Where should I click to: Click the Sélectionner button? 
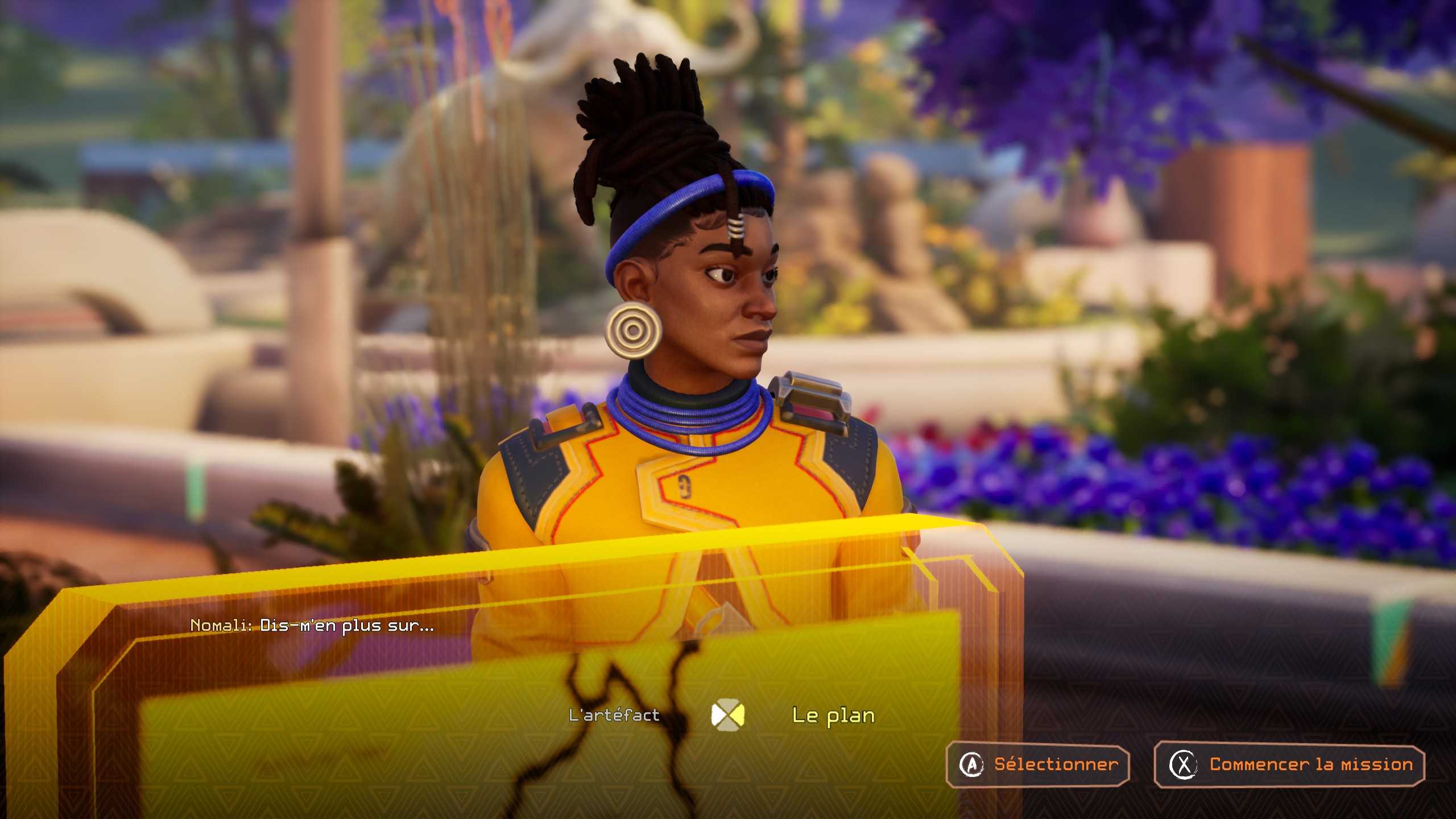pos(1037,765)
